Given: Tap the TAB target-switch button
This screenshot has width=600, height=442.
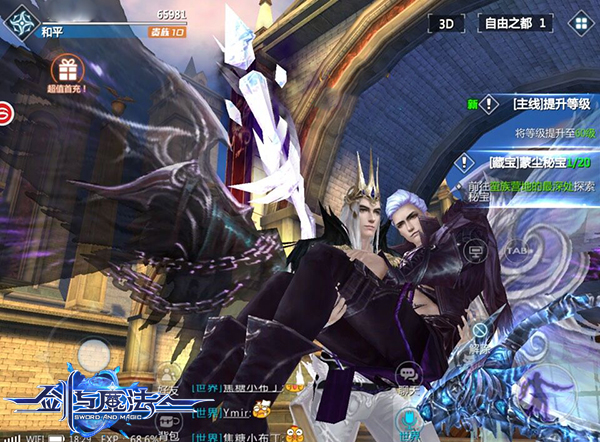Looking at the screenshot, I should point(517,249).
